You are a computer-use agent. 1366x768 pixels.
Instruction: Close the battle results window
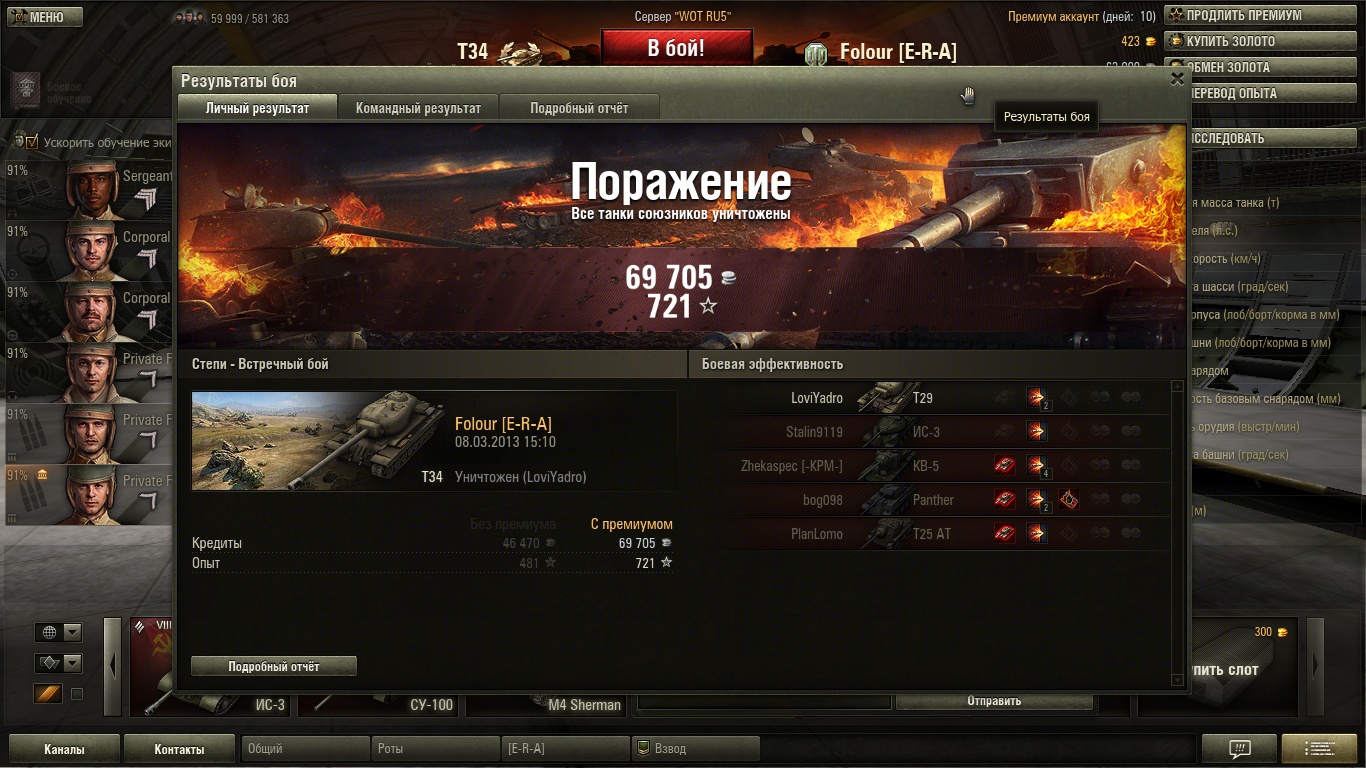1177,79
